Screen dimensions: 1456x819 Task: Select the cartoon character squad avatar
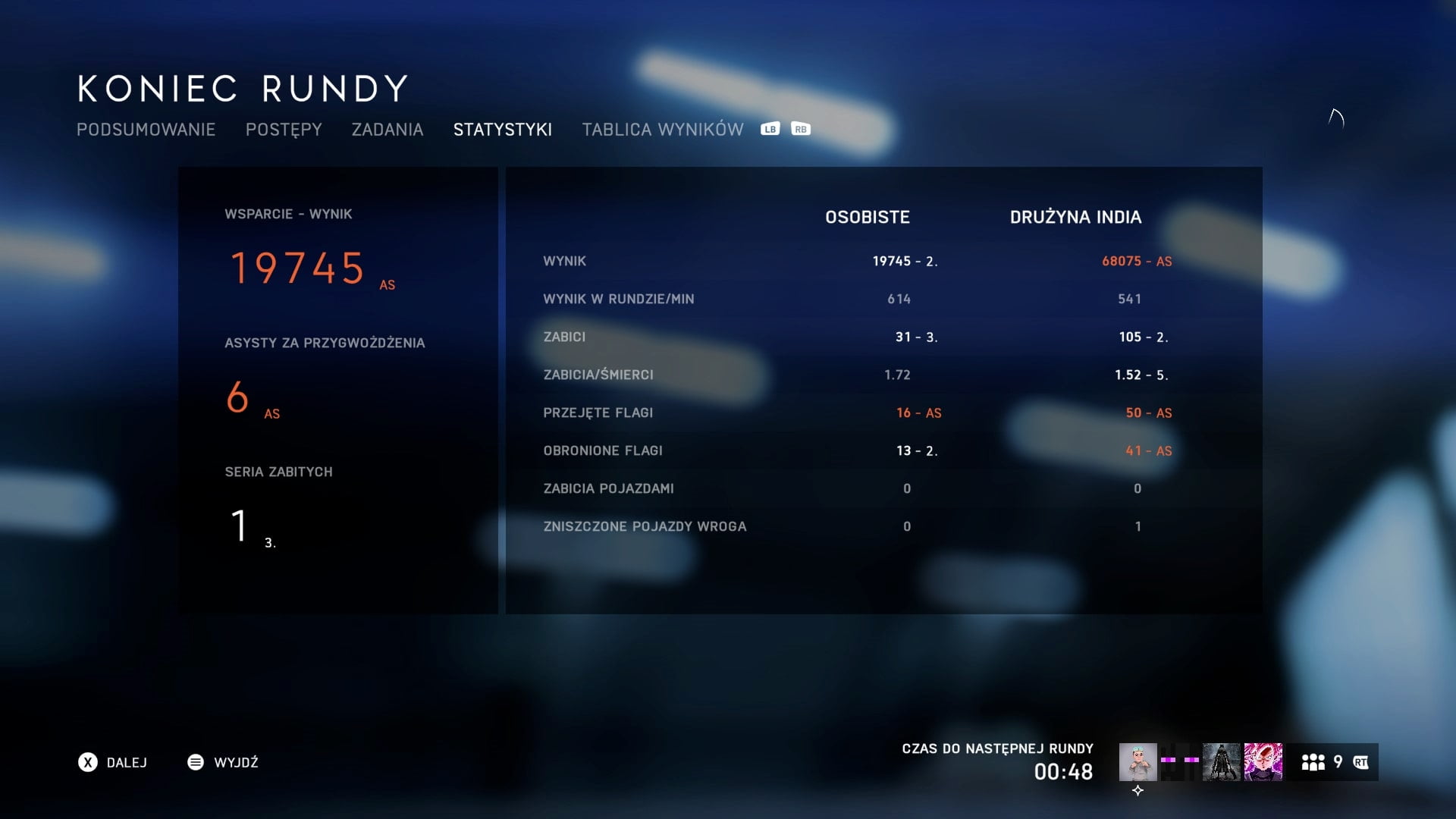(1138, 762)
